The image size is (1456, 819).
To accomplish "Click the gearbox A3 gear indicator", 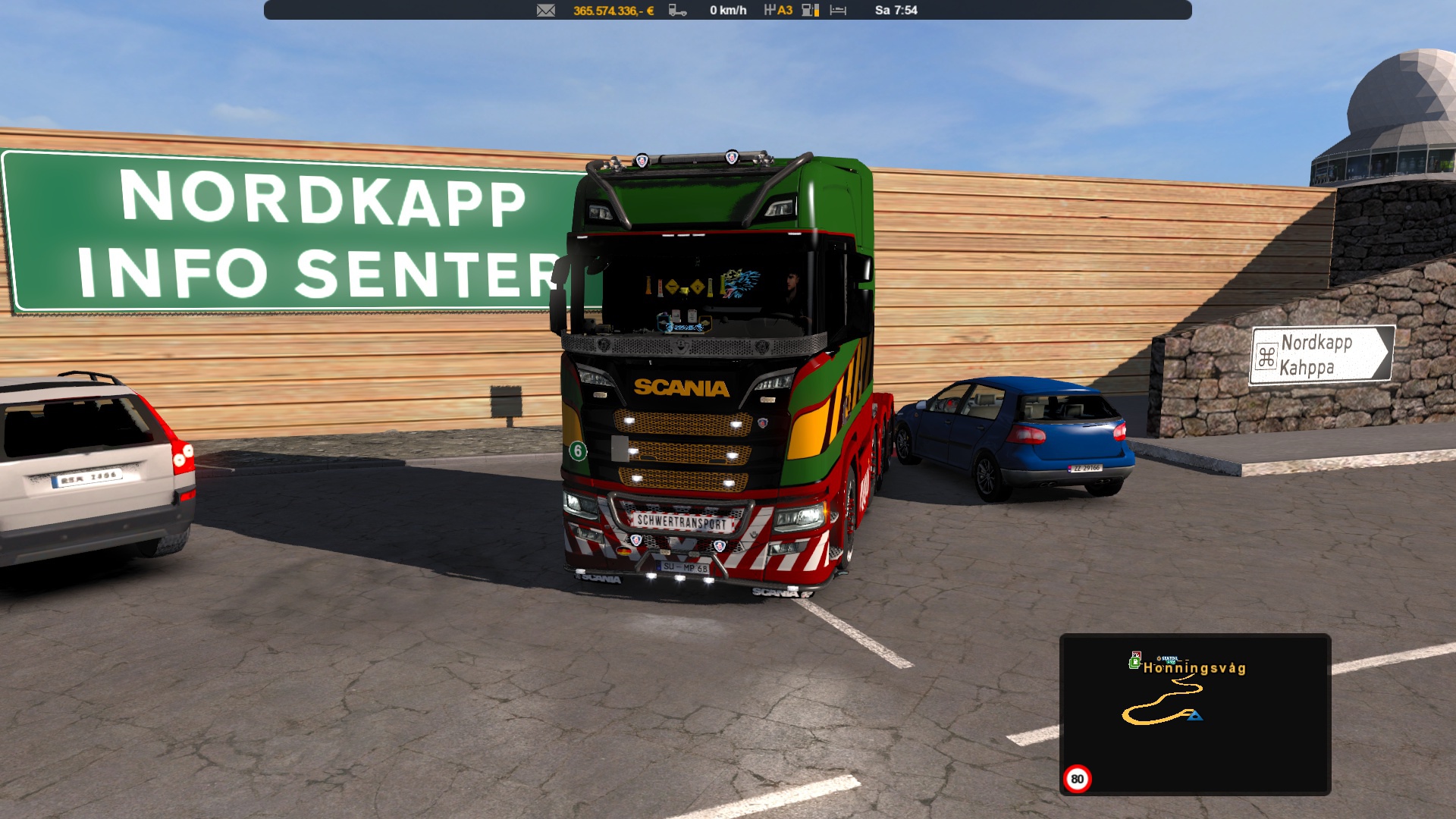I will tap(778, 11).
